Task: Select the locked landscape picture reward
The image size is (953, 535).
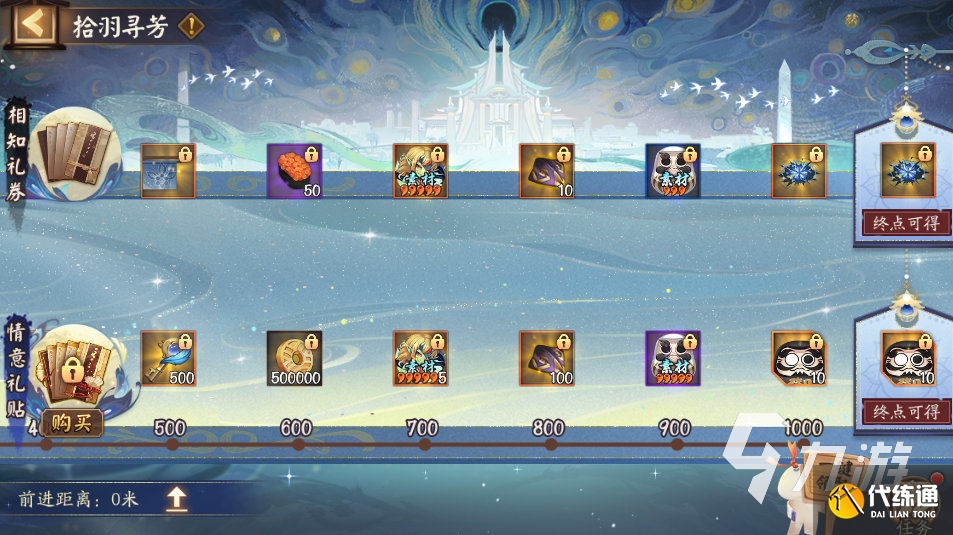Action: pos(168,171)
